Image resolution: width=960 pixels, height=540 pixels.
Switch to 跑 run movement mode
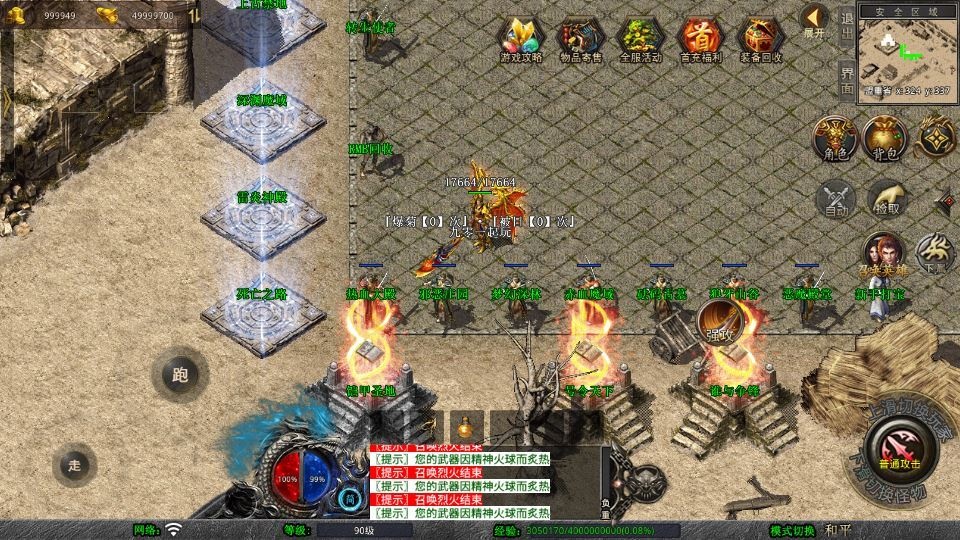tap(180, 376)
